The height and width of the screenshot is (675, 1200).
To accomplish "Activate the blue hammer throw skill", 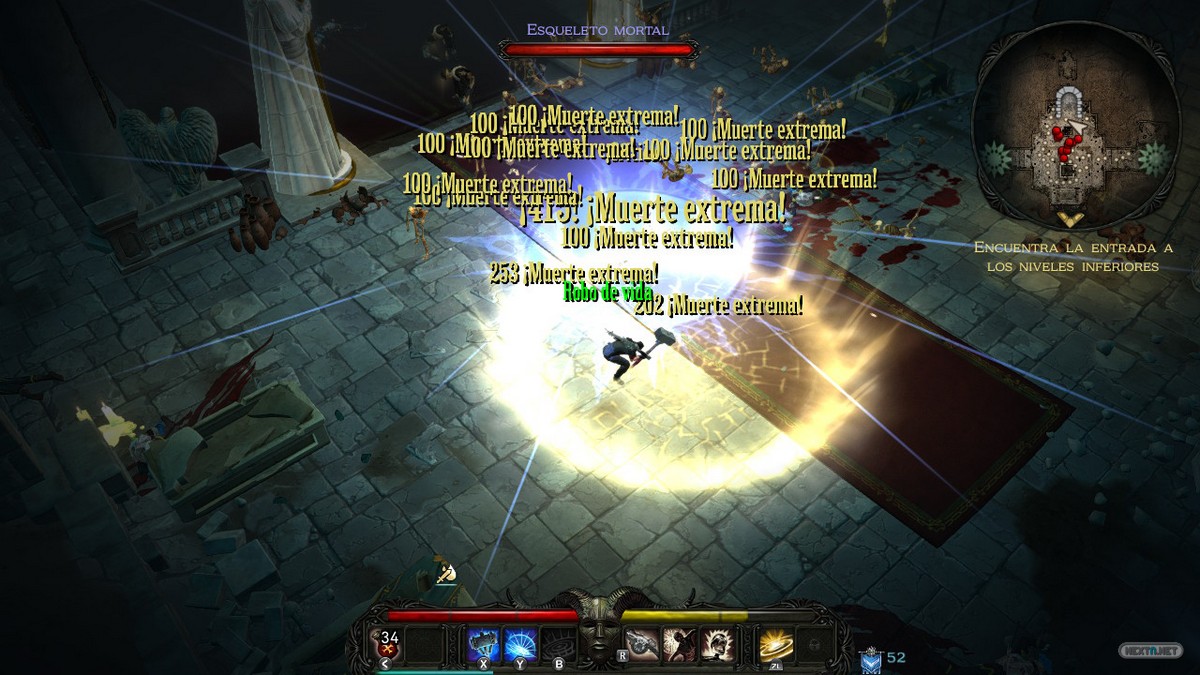I will (485, 644).
